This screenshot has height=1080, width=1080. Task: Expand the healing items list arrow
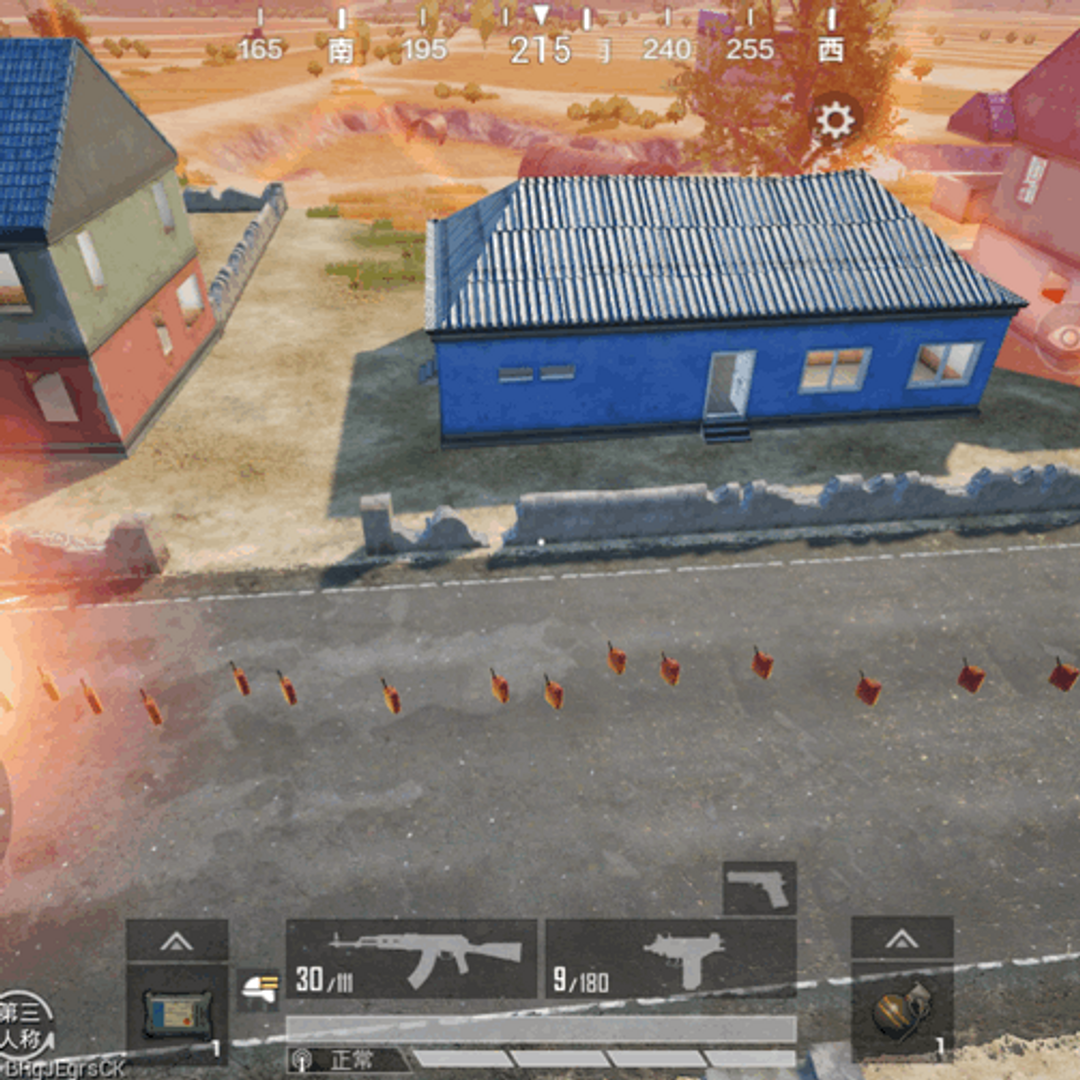pyautogui.click(x=177, y=940)
